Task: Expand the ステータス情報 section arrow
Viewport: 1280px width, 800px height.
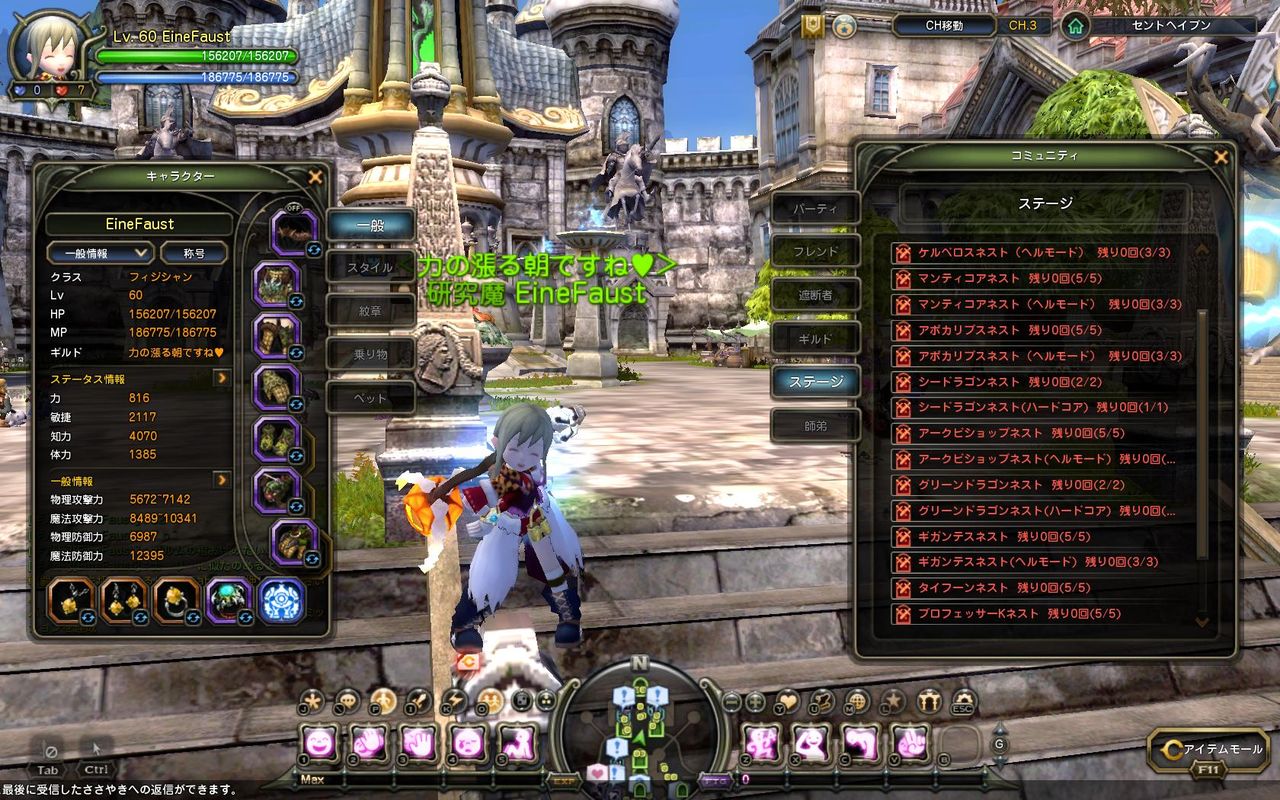Action: pos(222,379)
